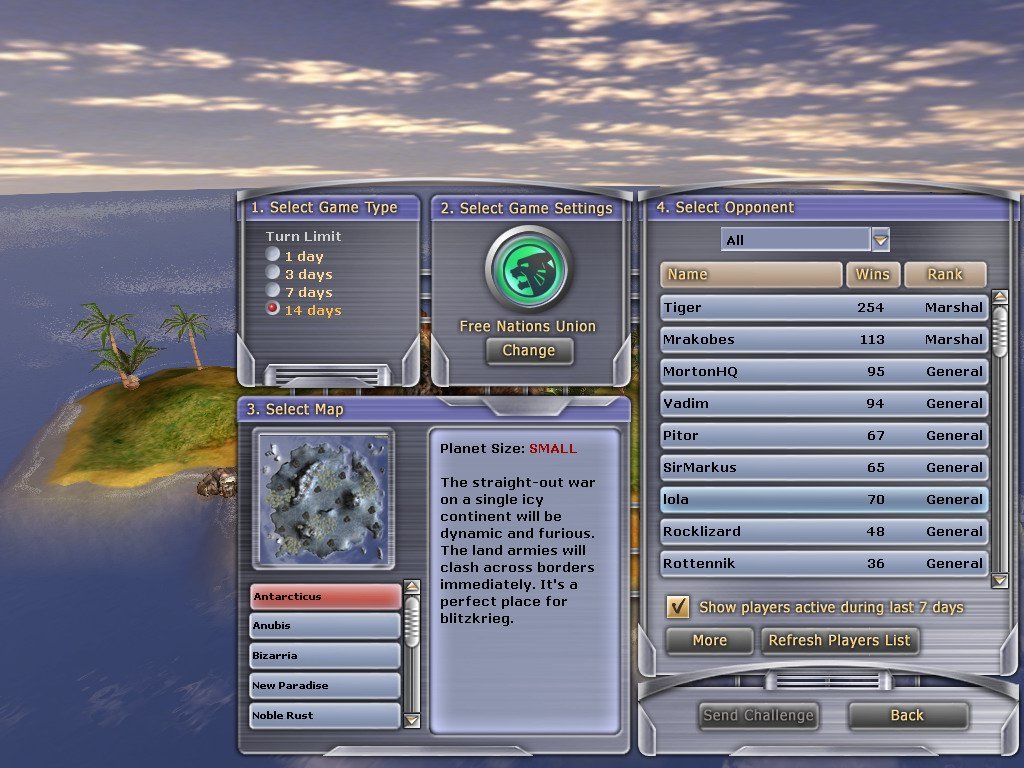
Task: Sort players by Name column
Action: coord(750,275)
